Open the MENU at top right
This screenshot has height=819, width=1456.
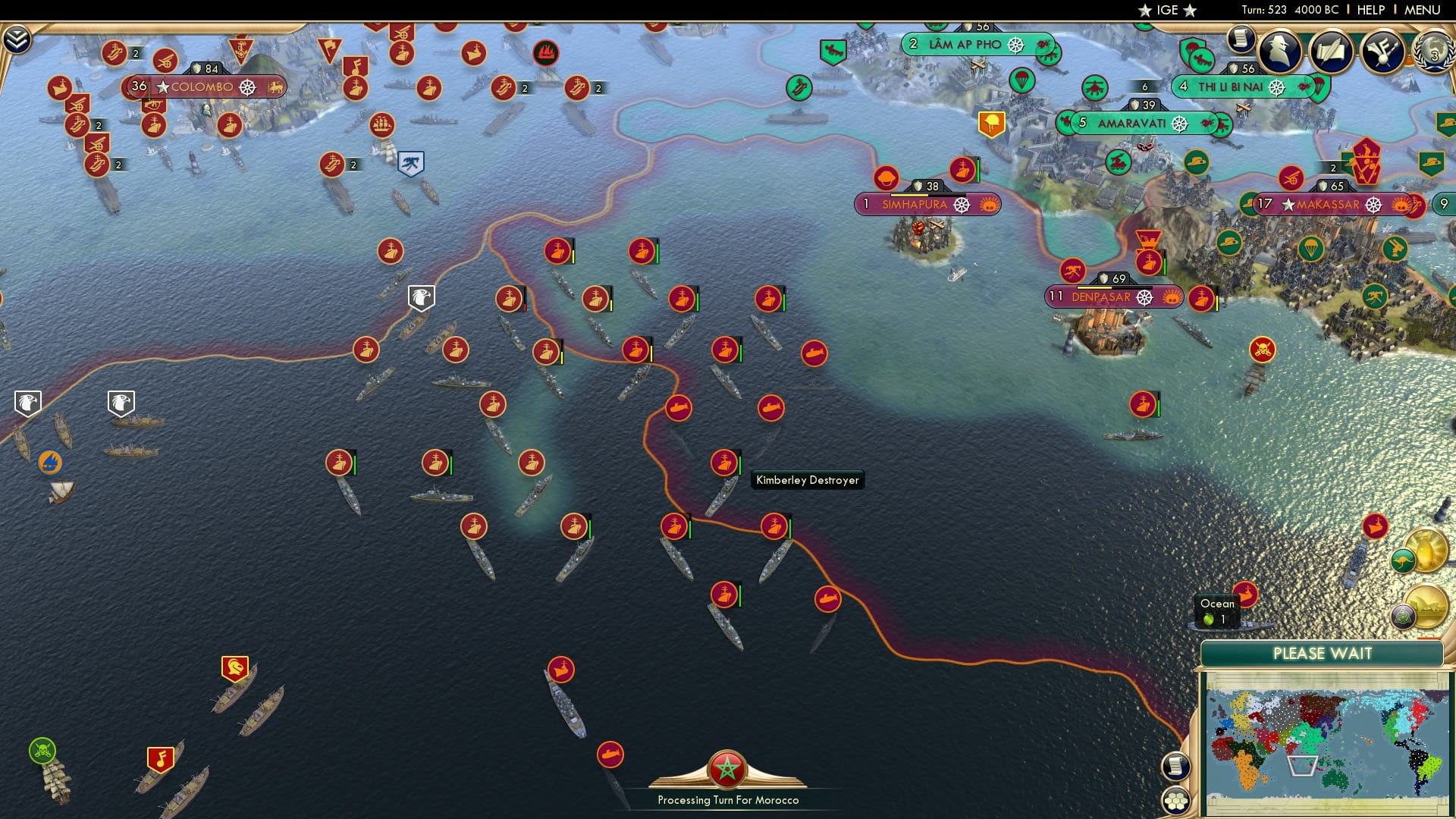[1423, 10]
